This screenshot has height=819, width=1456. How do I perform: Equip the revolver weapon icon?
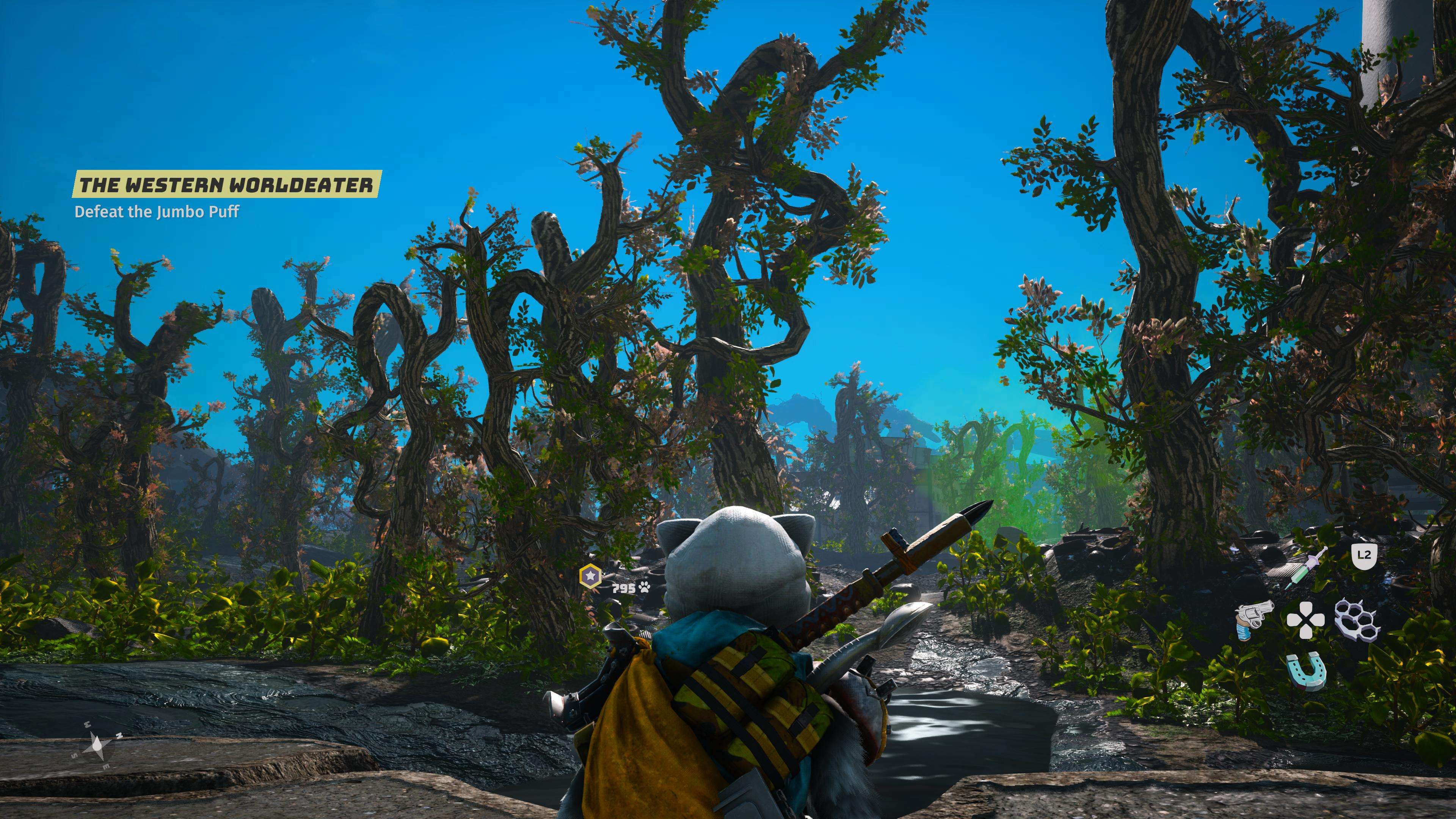pos(1254,620)
